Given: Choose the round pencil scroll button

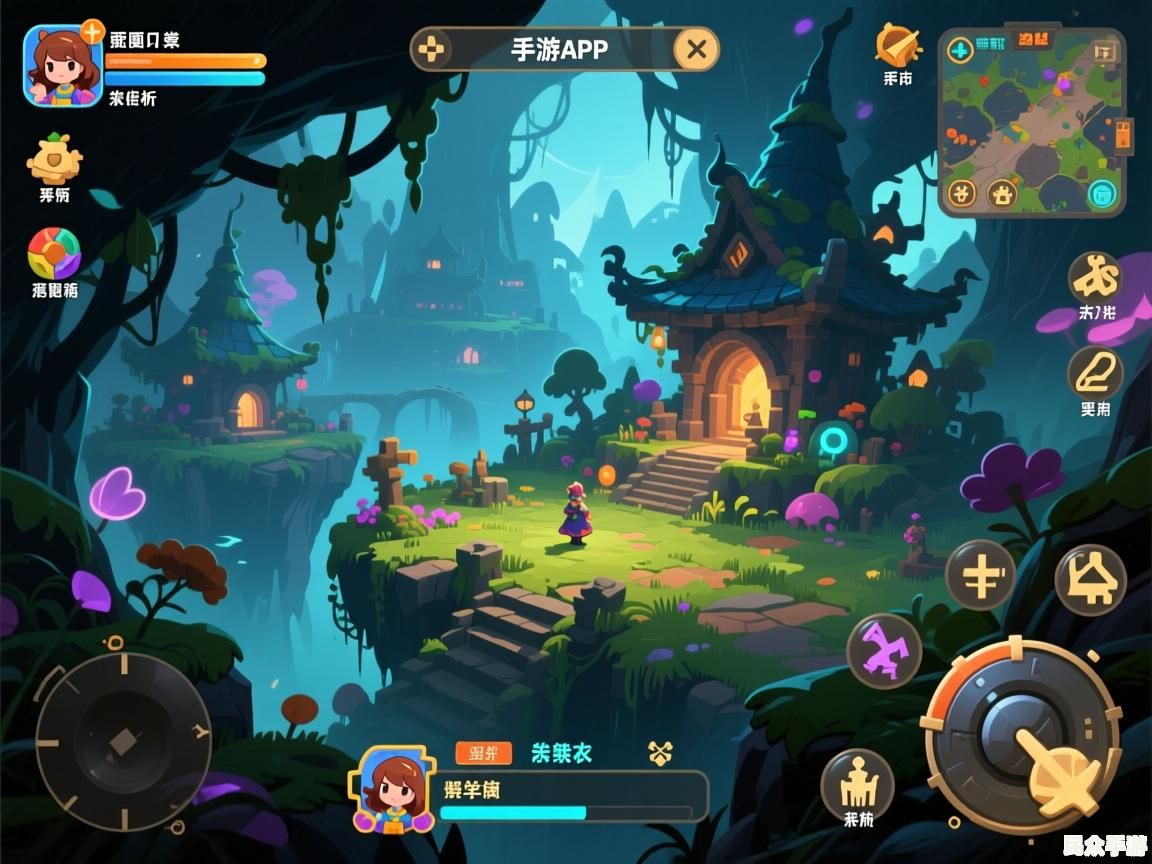Looking at the screenshot, I should 1096,374.
